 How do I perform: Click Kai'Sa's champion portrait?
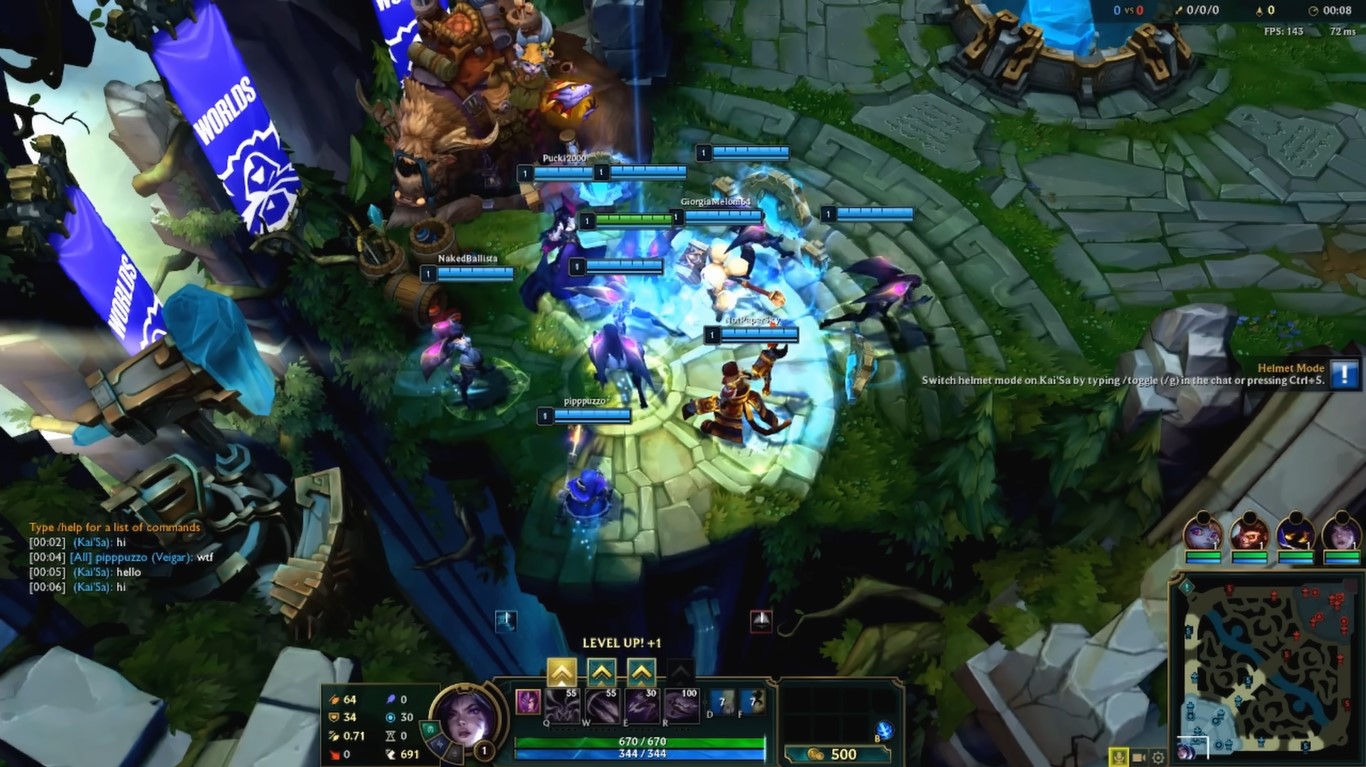pos(465,722)
